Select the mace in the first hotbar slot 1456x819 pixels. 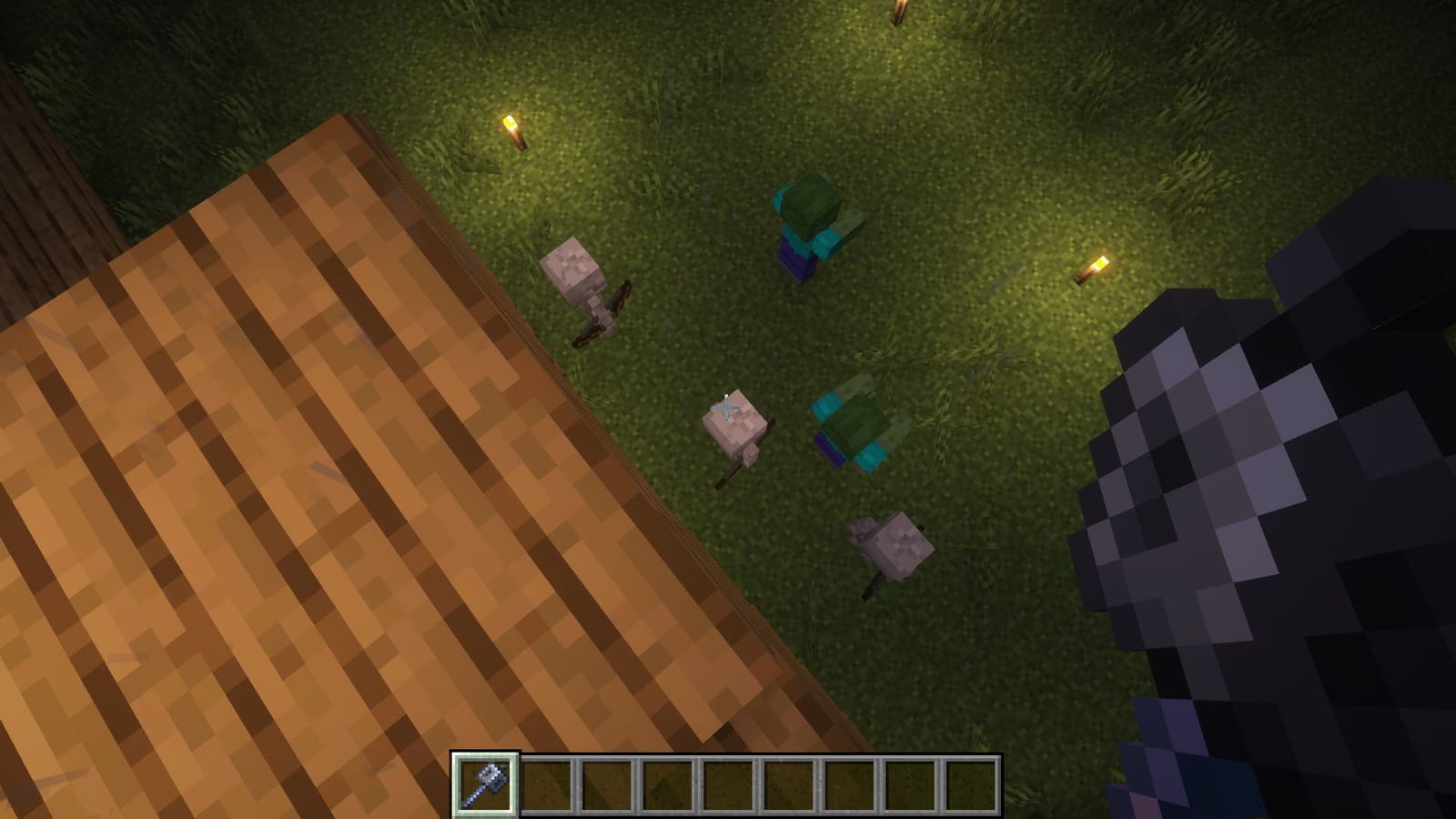click(x=484, y=784)
